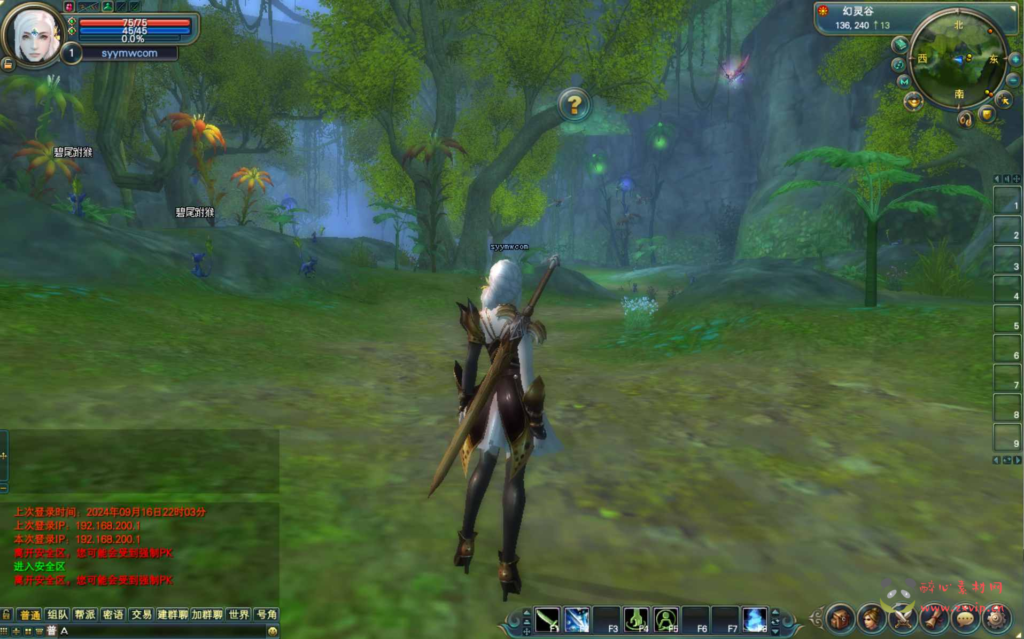1024x639 pixels.
Task: Select the 世界 world chat tab
Action: point(238,614)
